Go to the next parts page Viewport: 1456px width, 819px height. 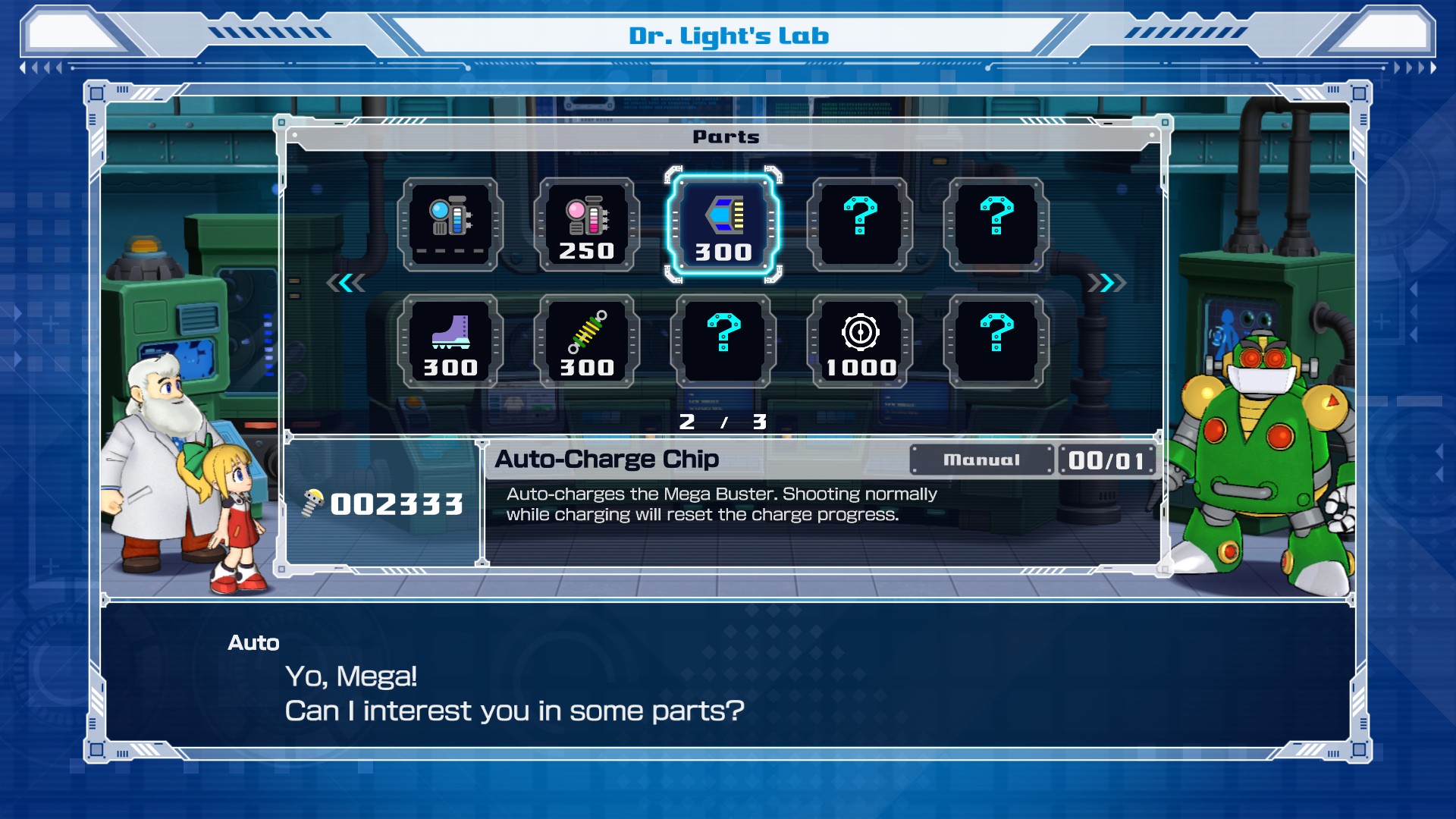click(1106, 283)
